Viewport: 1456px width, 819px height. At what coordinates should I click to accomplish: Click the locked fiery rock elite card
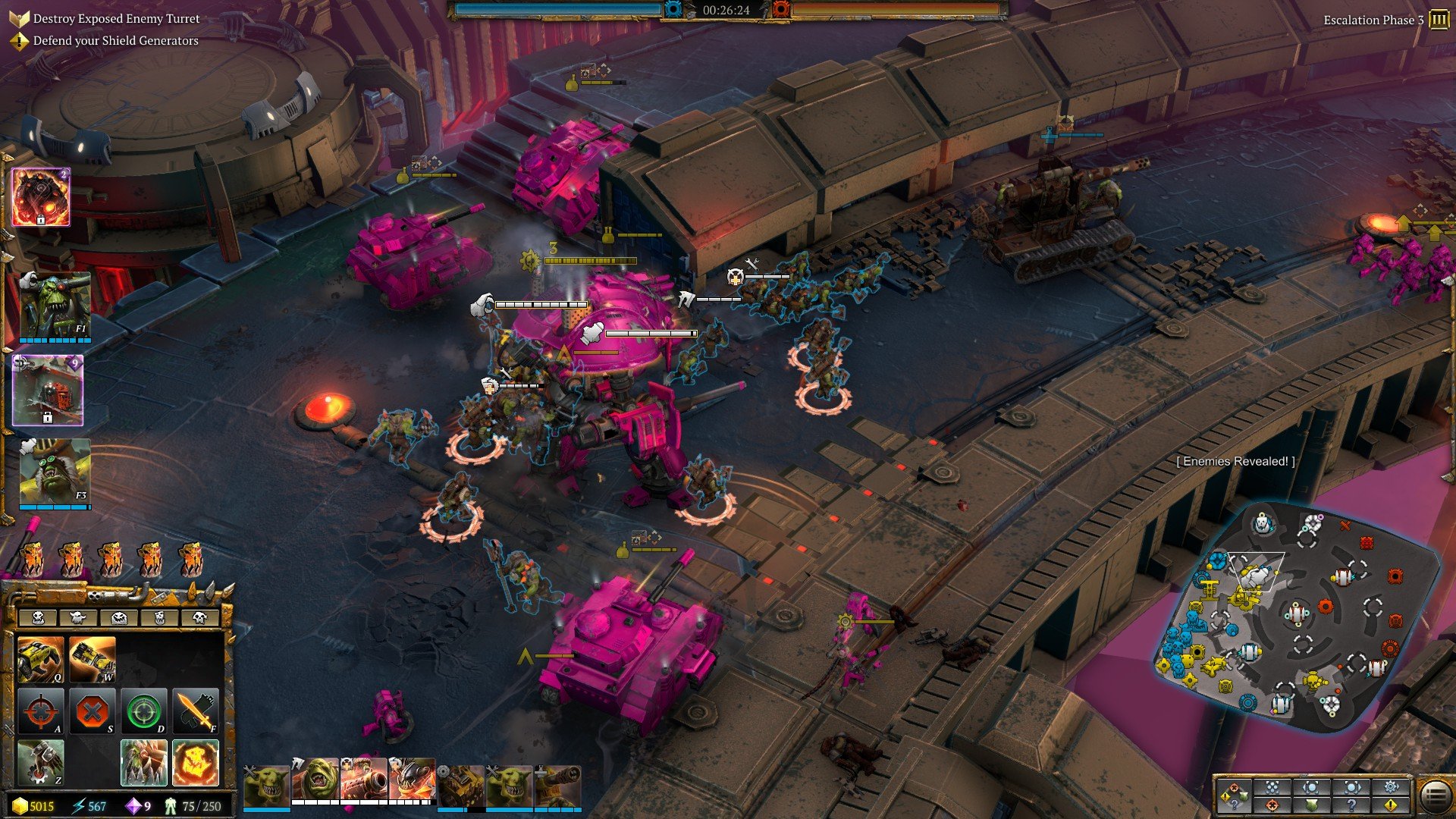coord(41,197)
